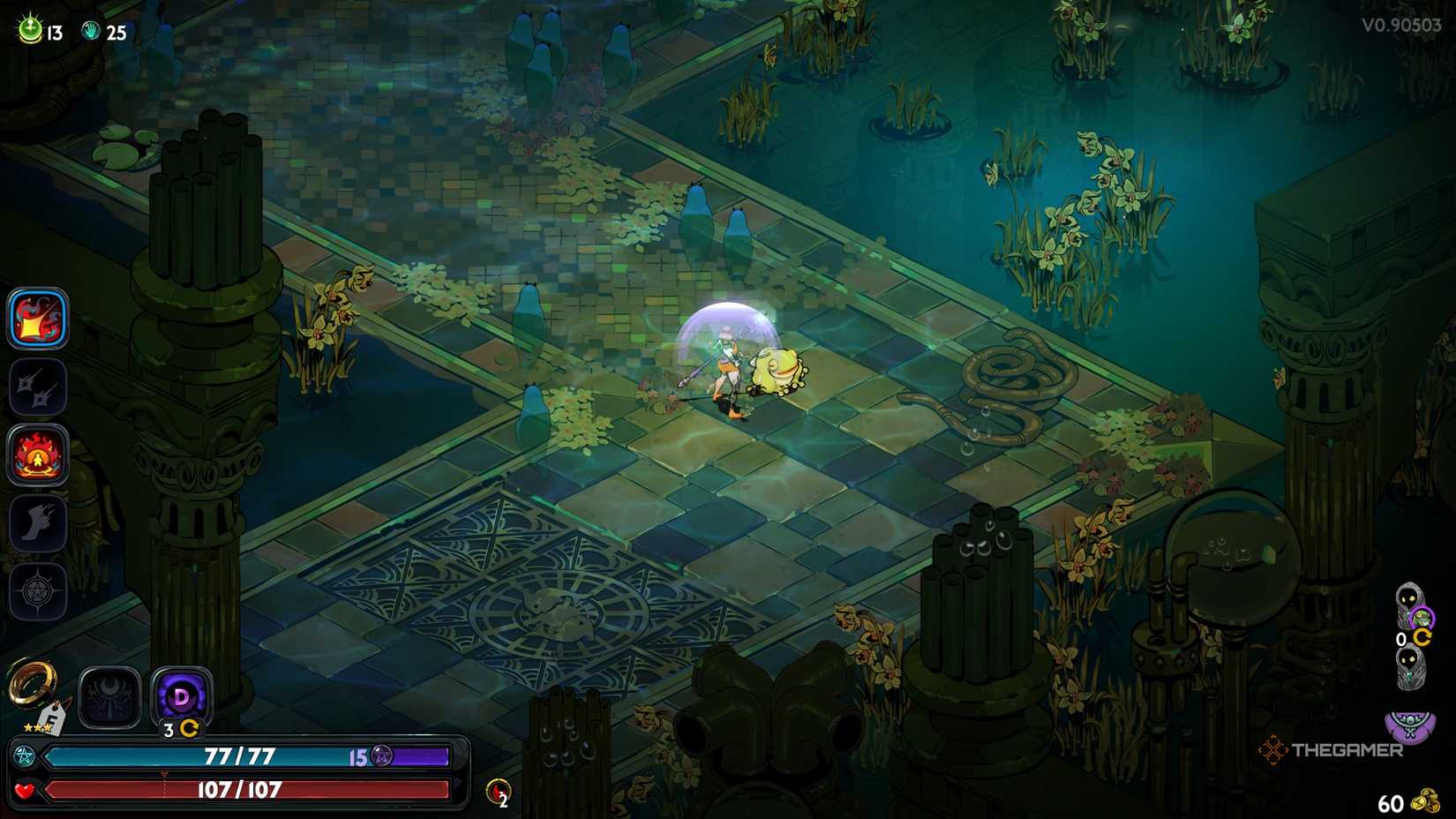Viewport: 1456px width, 819px height.
Task: Click the TheGamer watermark logo
Action: point(1331,750)
